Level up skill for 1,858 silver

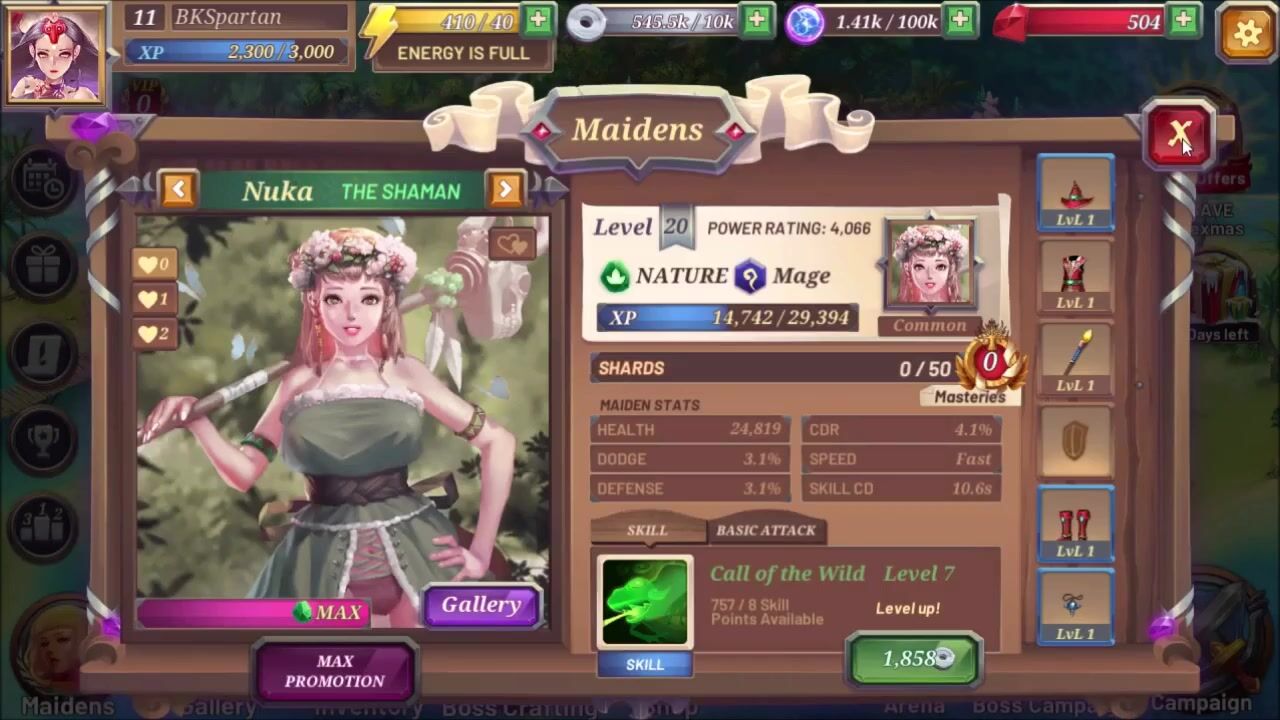pos(914,658)
